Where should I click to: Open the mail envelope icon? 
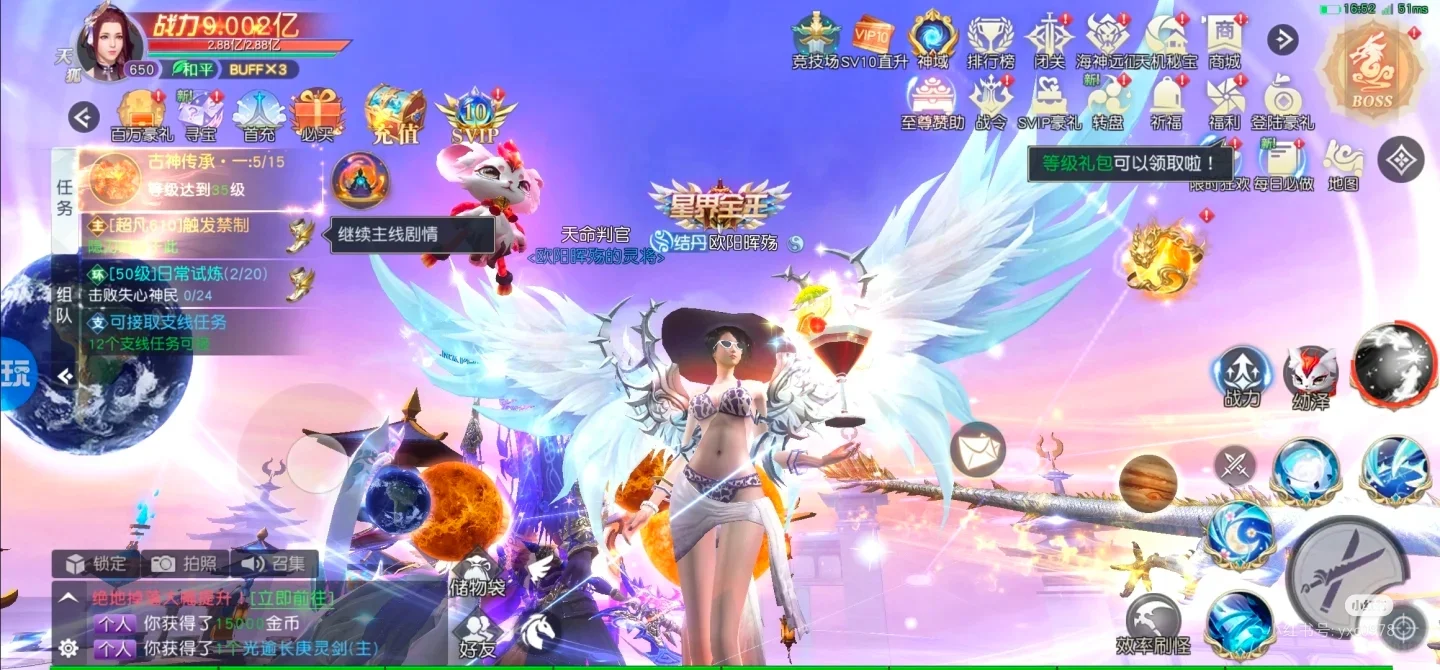pyautogui.click(x=977, y=448)
